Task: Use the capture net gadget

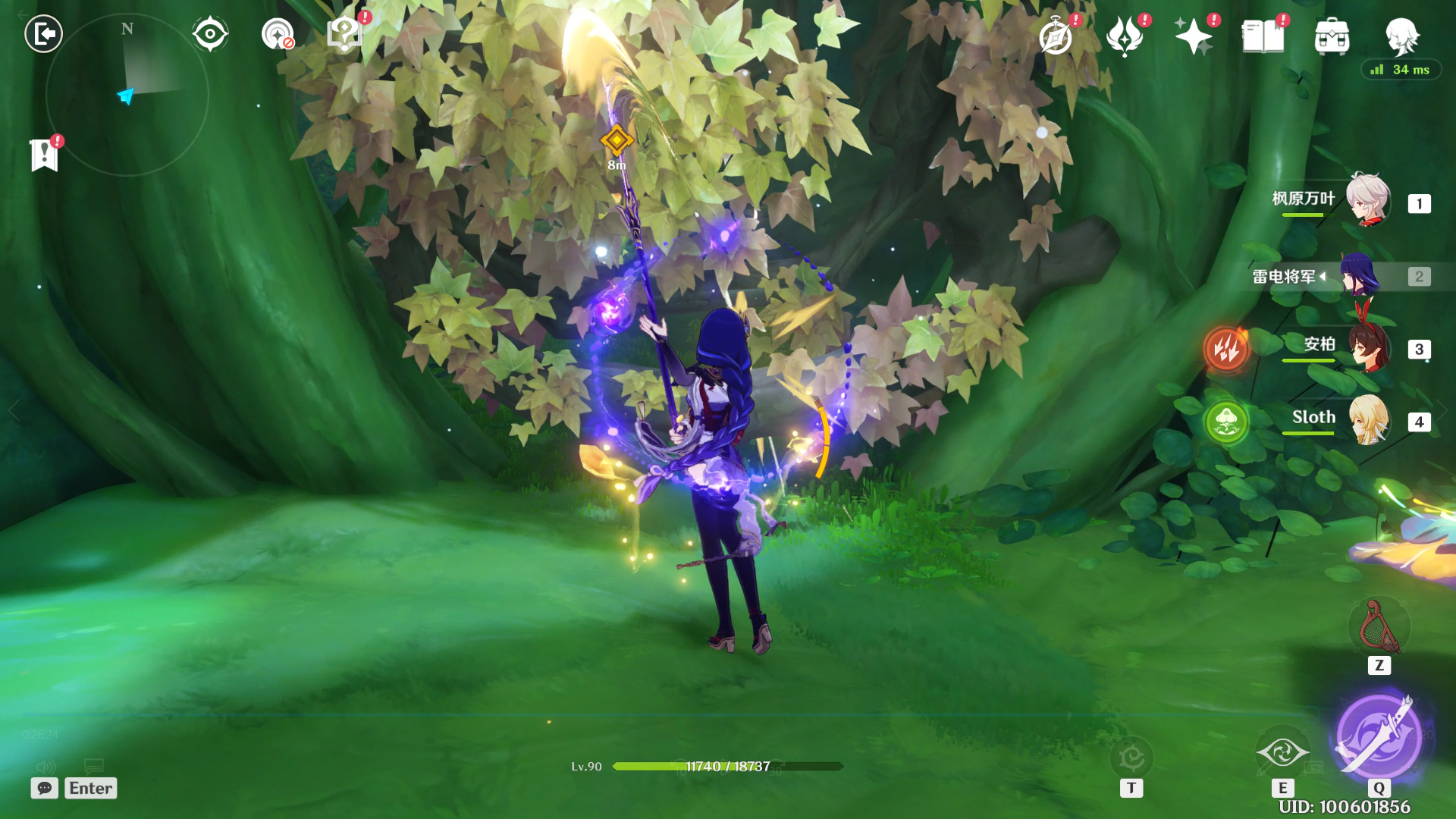Action: (x=1379, y=628)
